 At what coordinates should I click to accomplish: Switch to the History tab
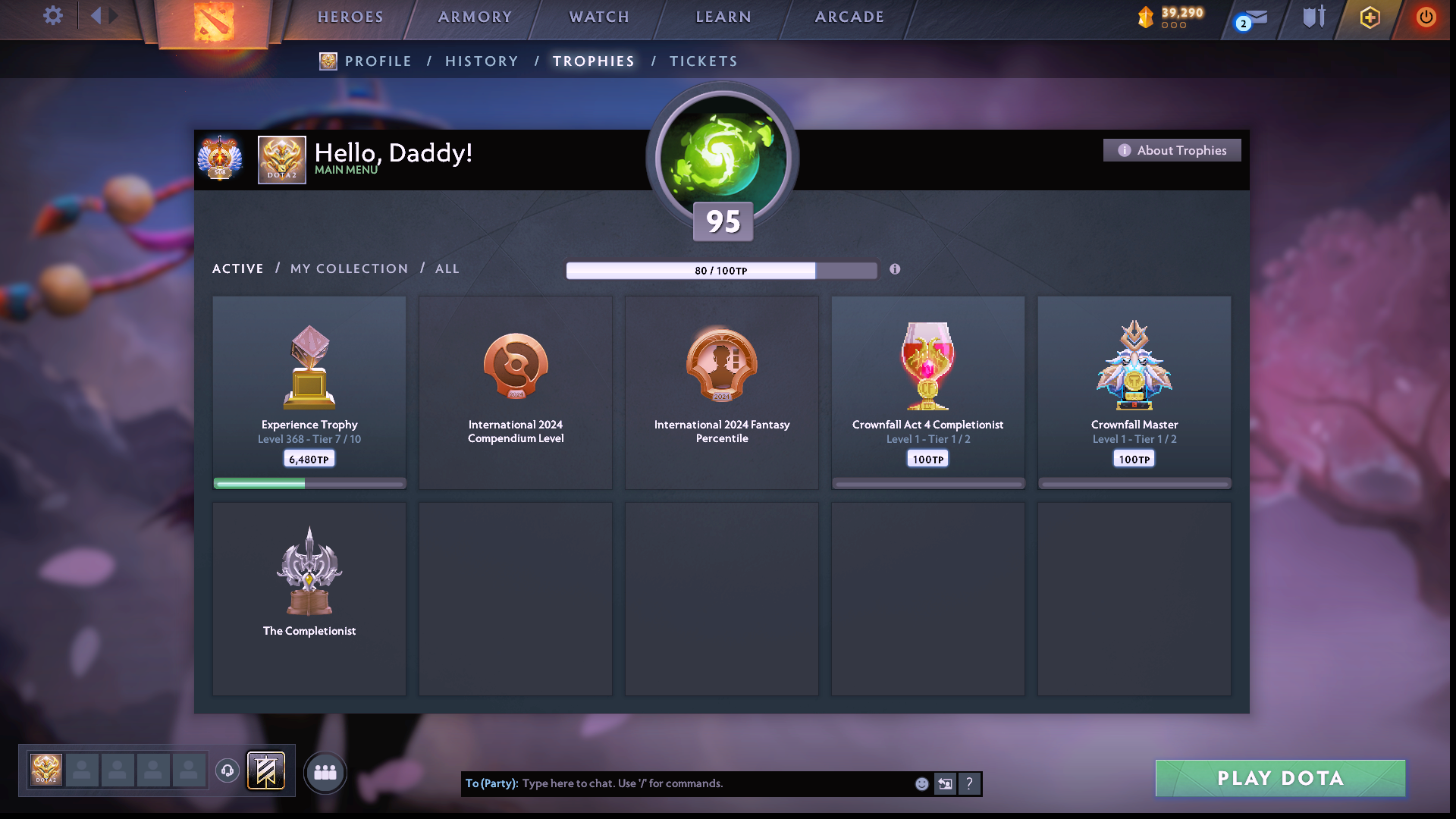pos(482,61)
